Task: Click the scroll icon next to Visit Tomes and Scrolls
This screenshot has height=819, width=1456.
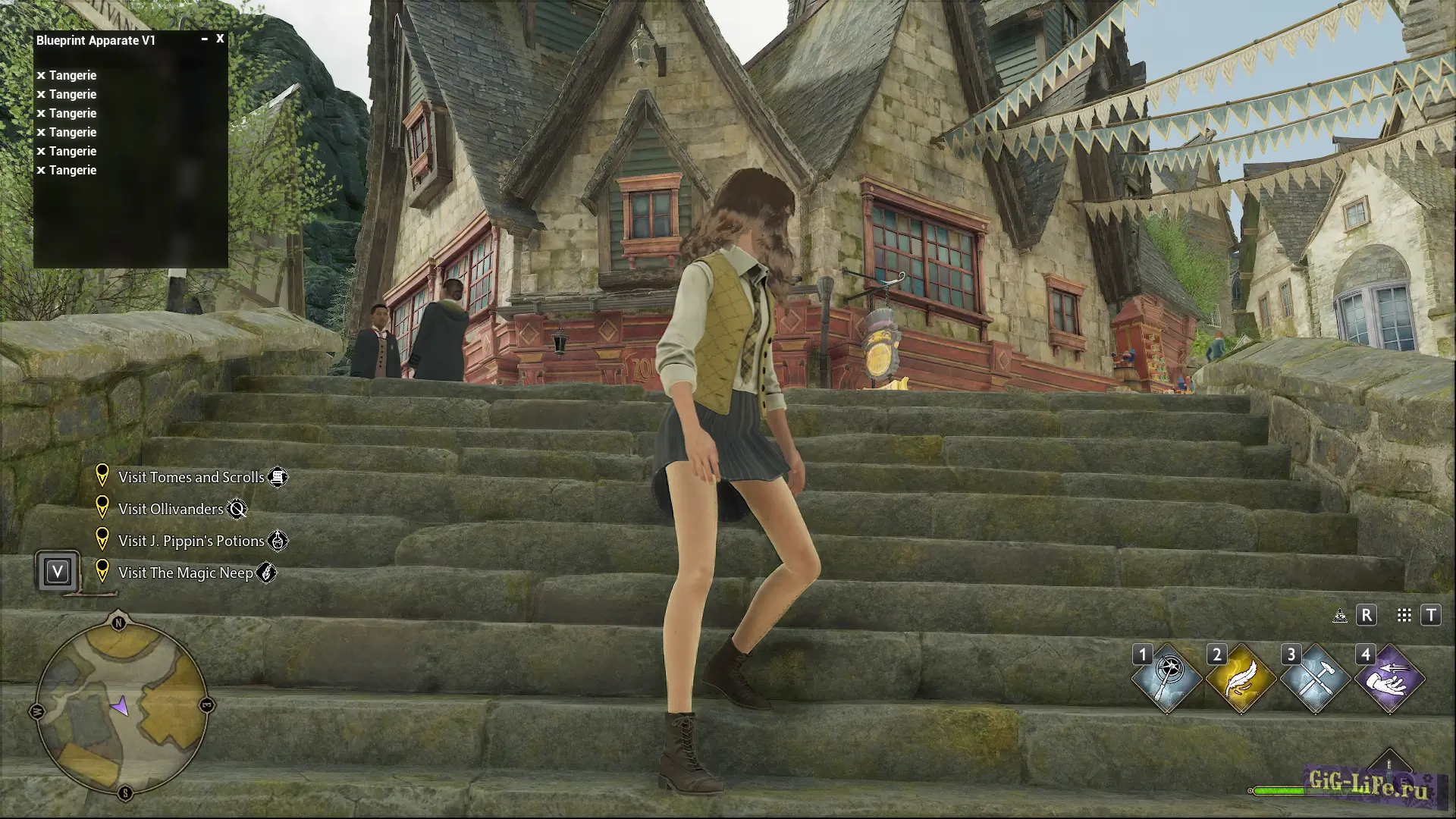Action: point(280,477)
